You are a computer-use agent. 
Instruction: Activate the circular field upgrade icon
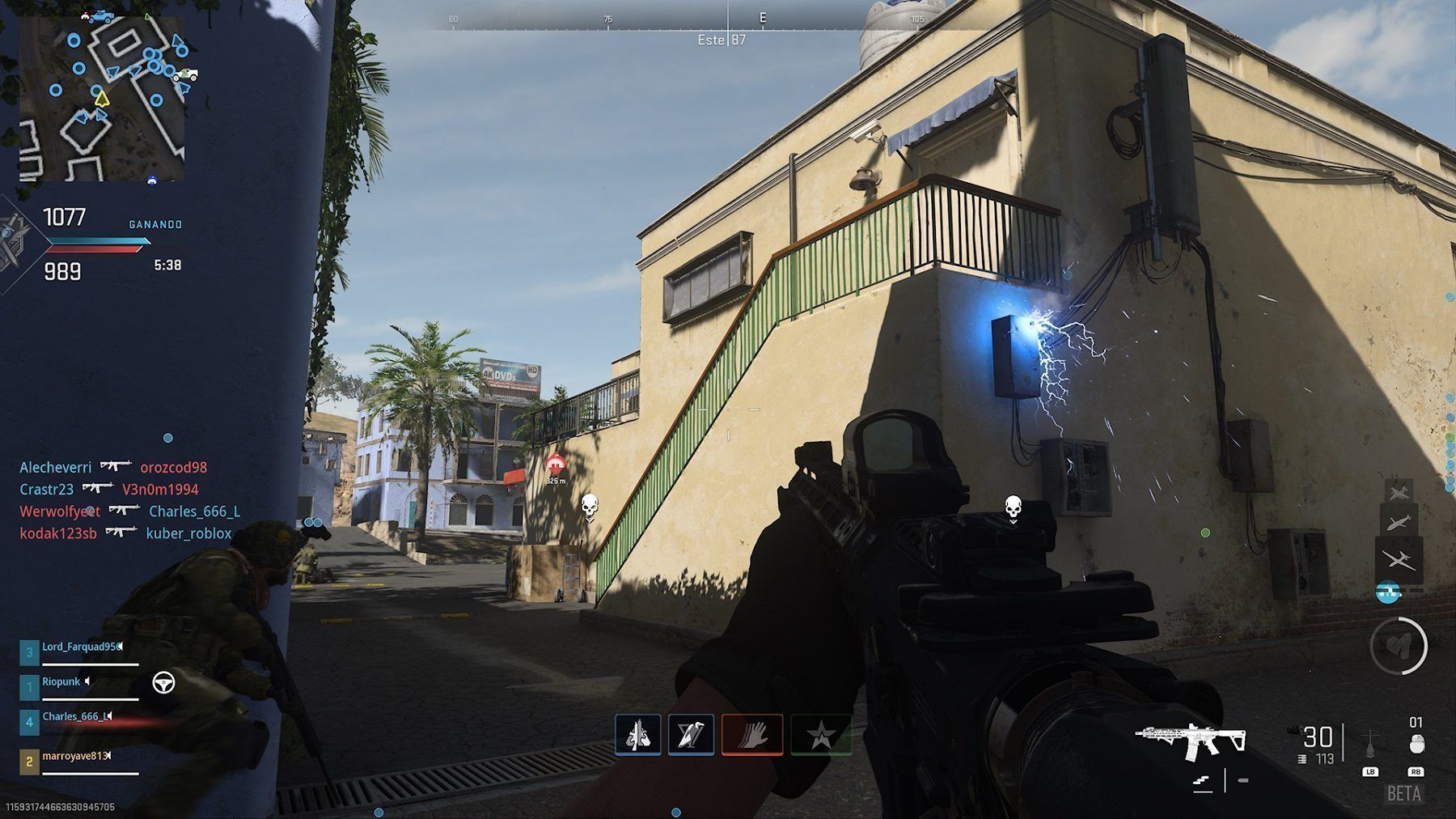click(x=1399, y=646)
